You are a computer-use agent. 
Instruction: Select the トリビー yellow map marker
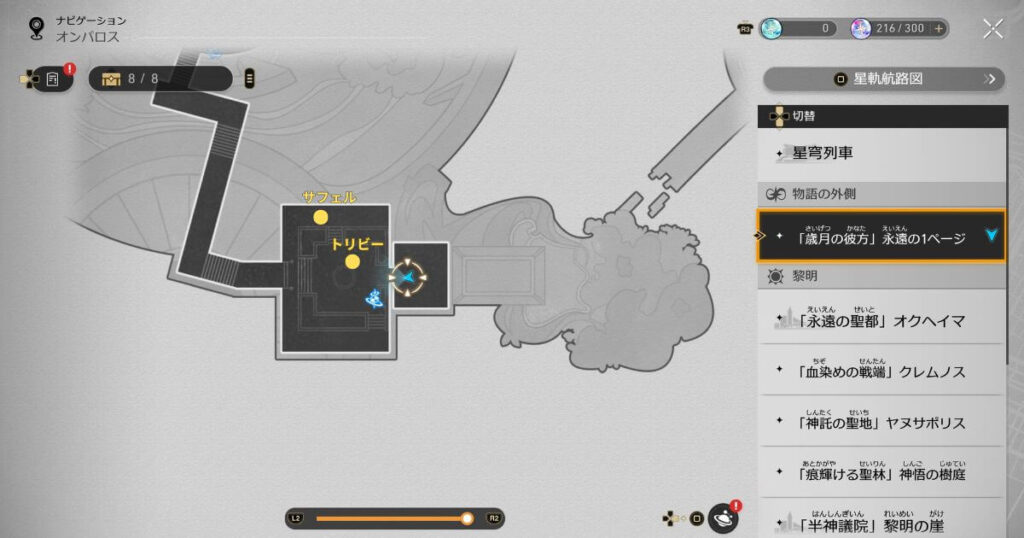(352, 262)
